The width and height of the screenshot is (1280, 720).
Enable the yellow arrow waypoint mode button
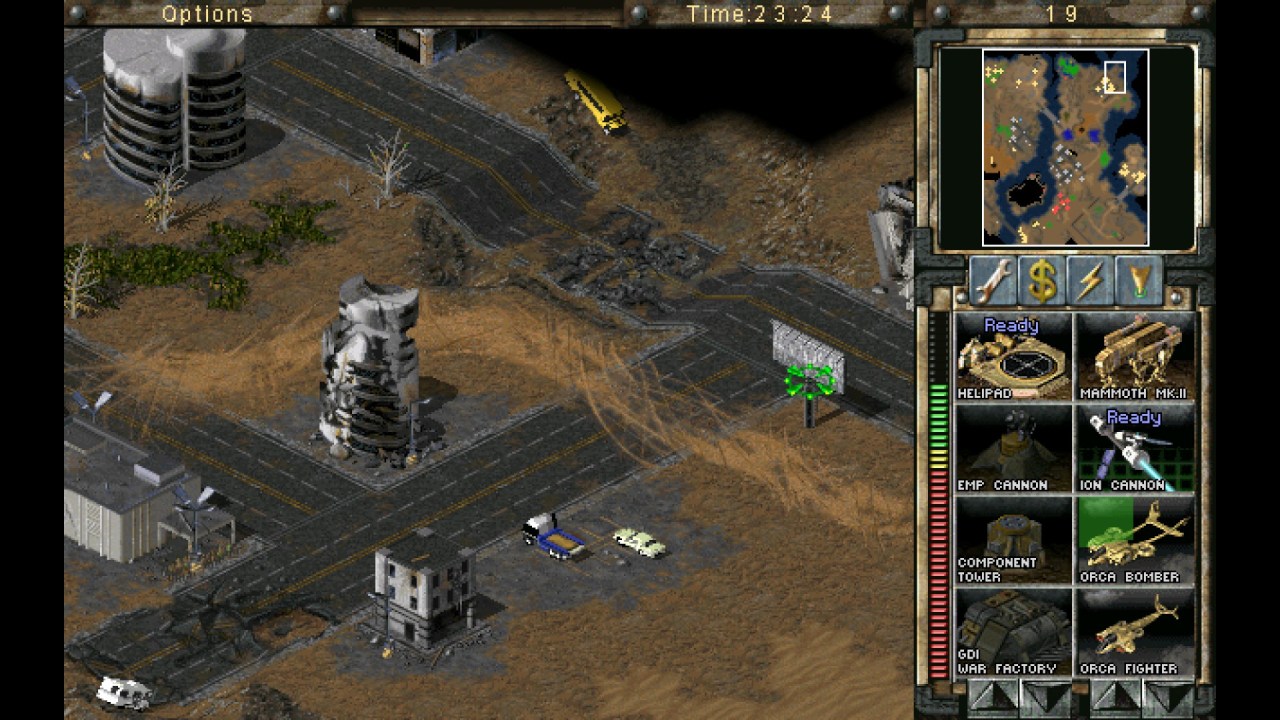[1140, 281]
